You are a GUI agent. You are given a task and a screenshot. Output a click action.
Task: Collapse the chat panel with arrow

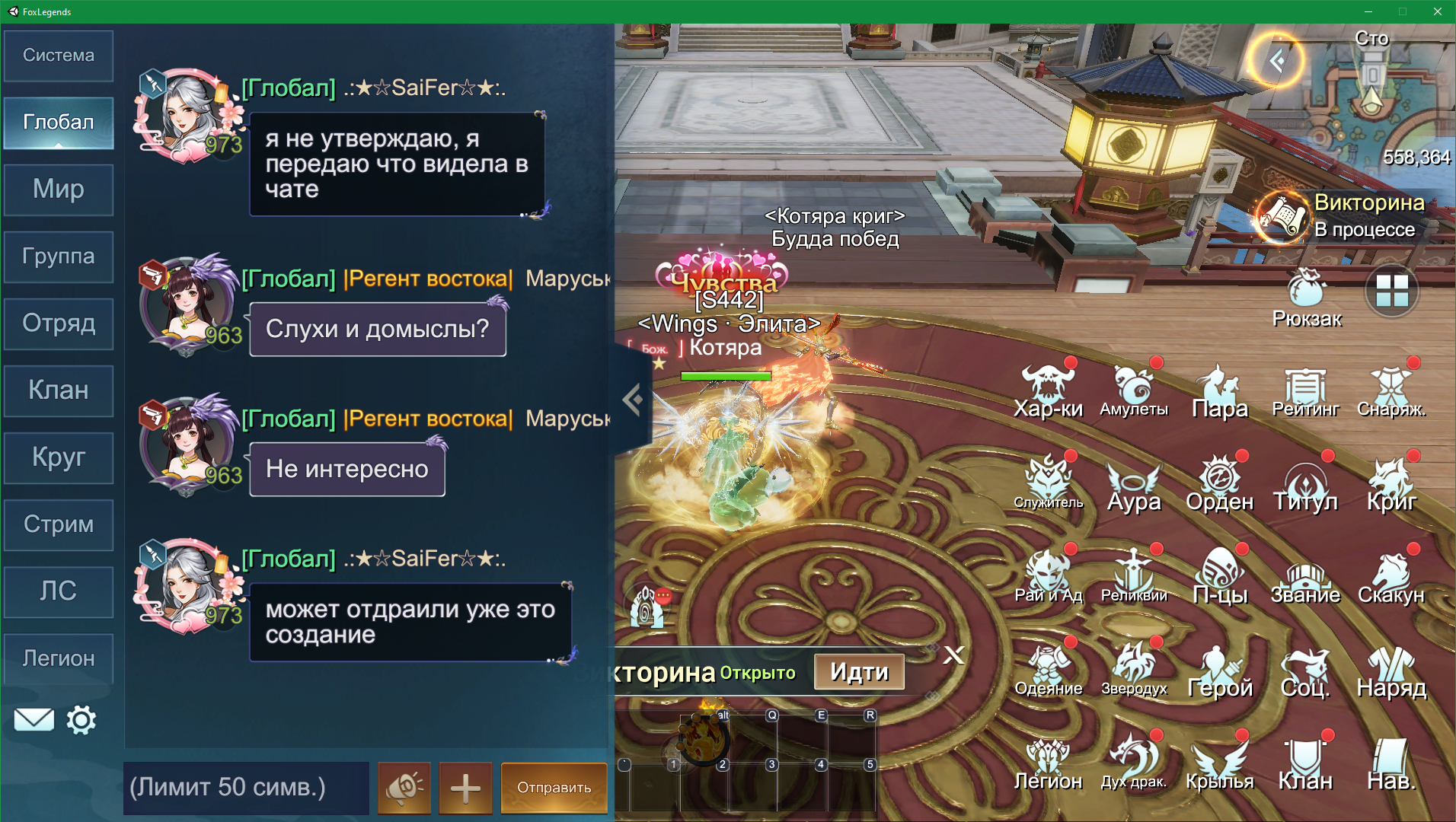click(632, 399)
